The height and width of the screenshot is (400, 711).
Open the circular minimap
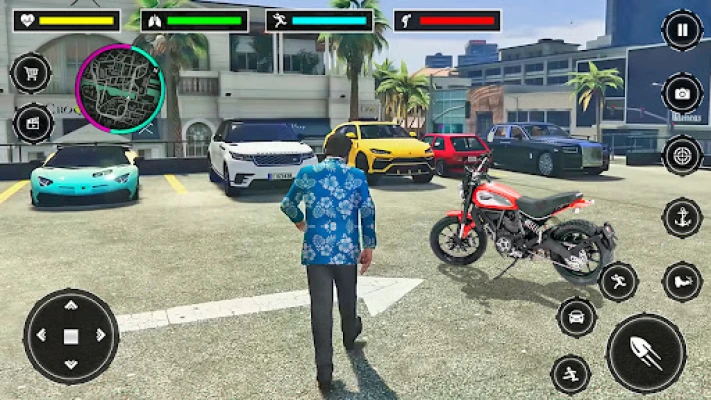click(x=120, y=89)
